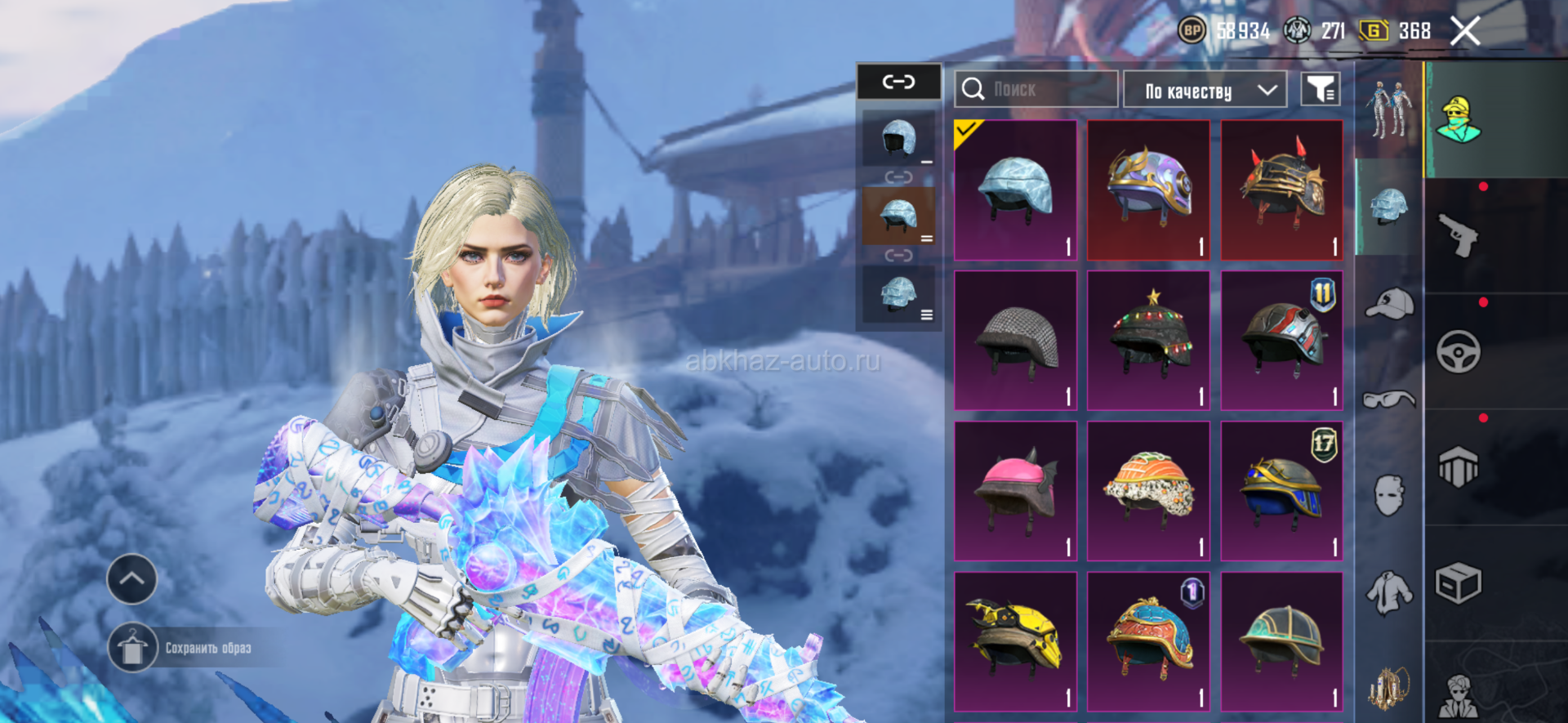Open the glasses category tab

(x=1389, y=399)
